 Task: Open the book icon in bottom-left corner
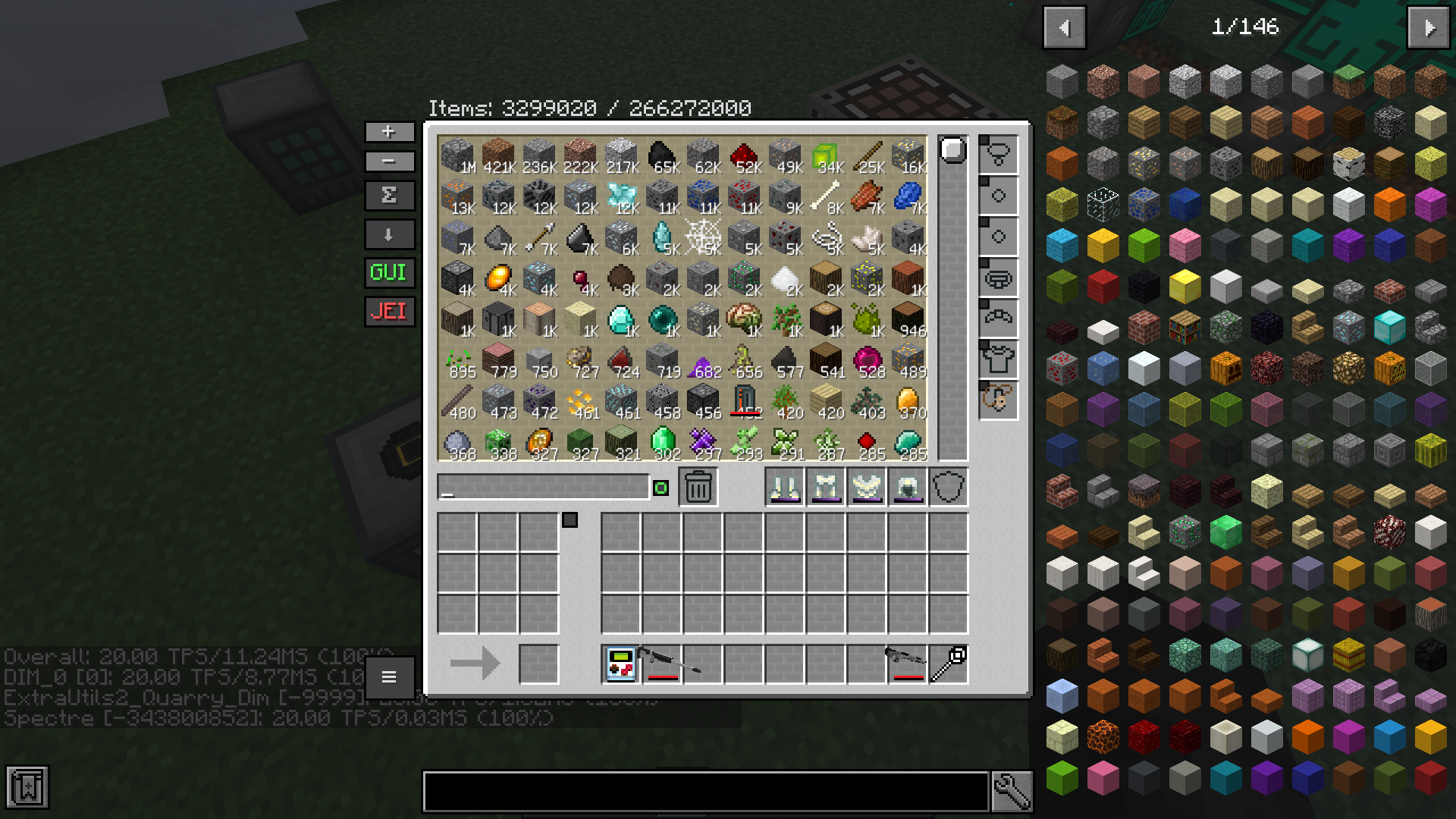[x=28, y=787]
